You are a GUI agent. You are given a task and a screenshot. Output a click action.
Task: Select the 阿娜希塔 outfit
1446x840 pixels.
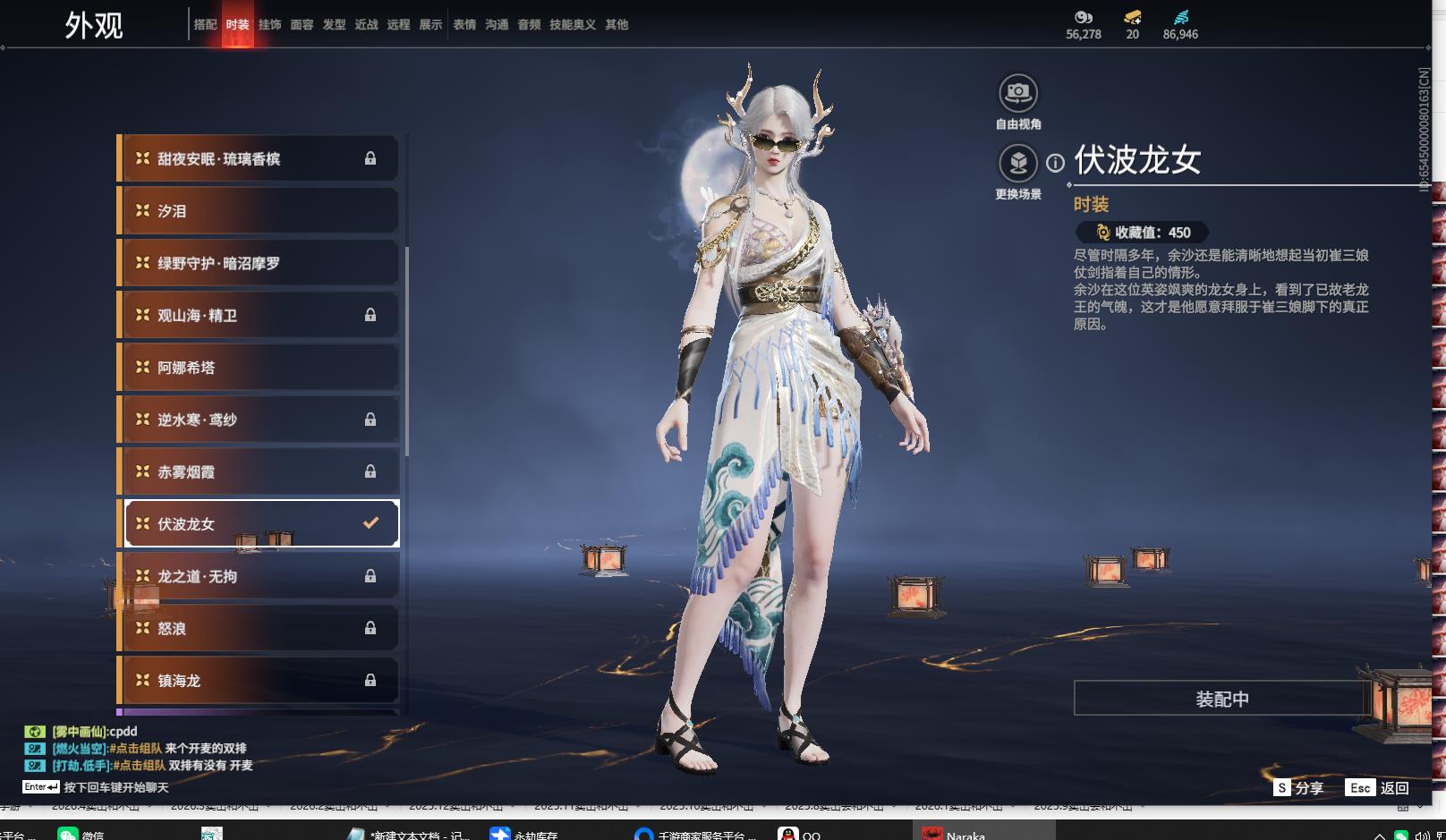click(258, 368)
